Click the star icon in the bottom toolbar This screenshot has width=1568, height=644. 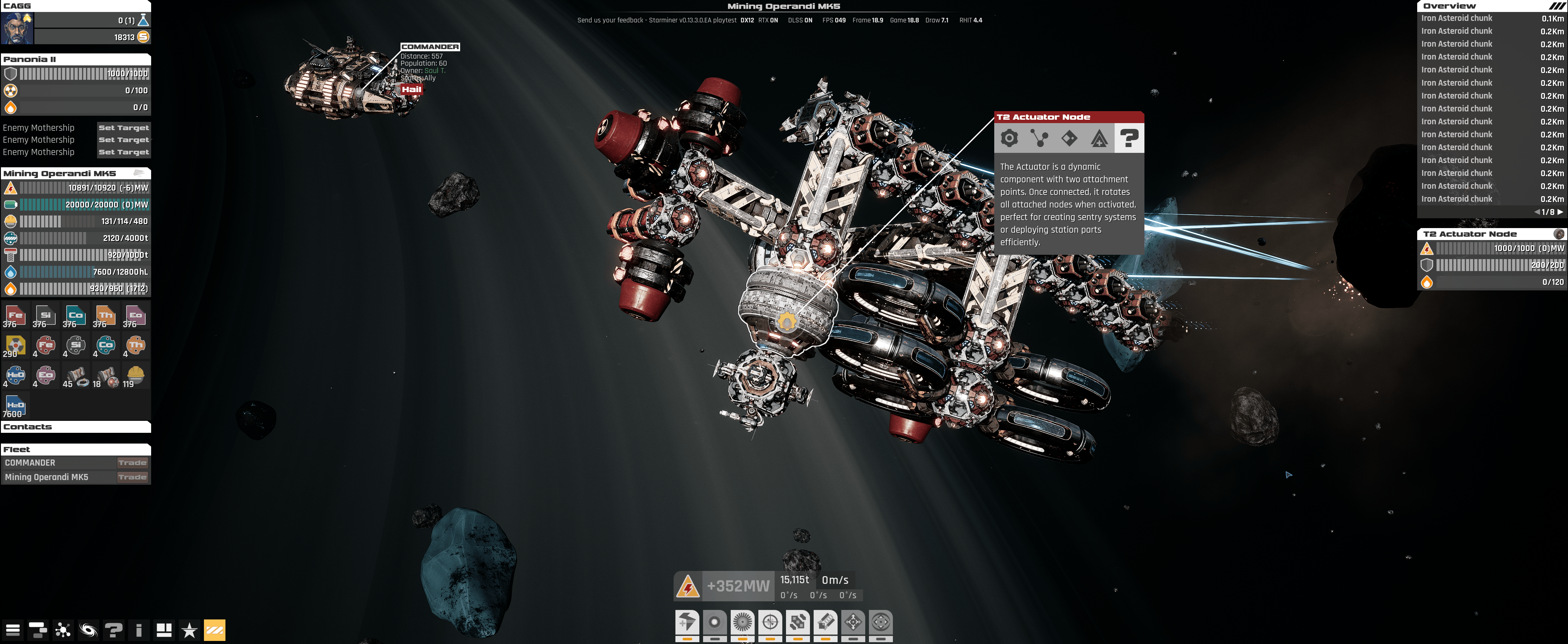point(189,630)
